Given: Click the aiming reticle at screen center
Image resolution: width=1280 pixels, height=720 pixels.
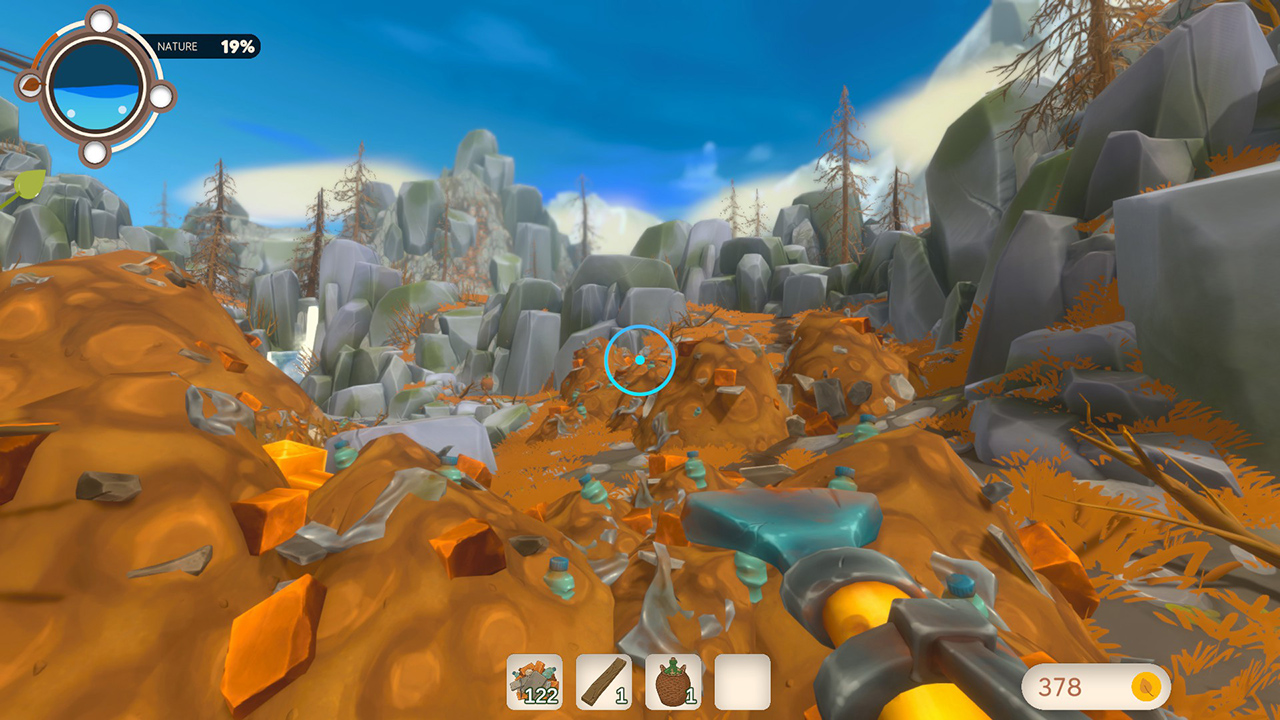Looking at the screenshot, I should point(641,362).
